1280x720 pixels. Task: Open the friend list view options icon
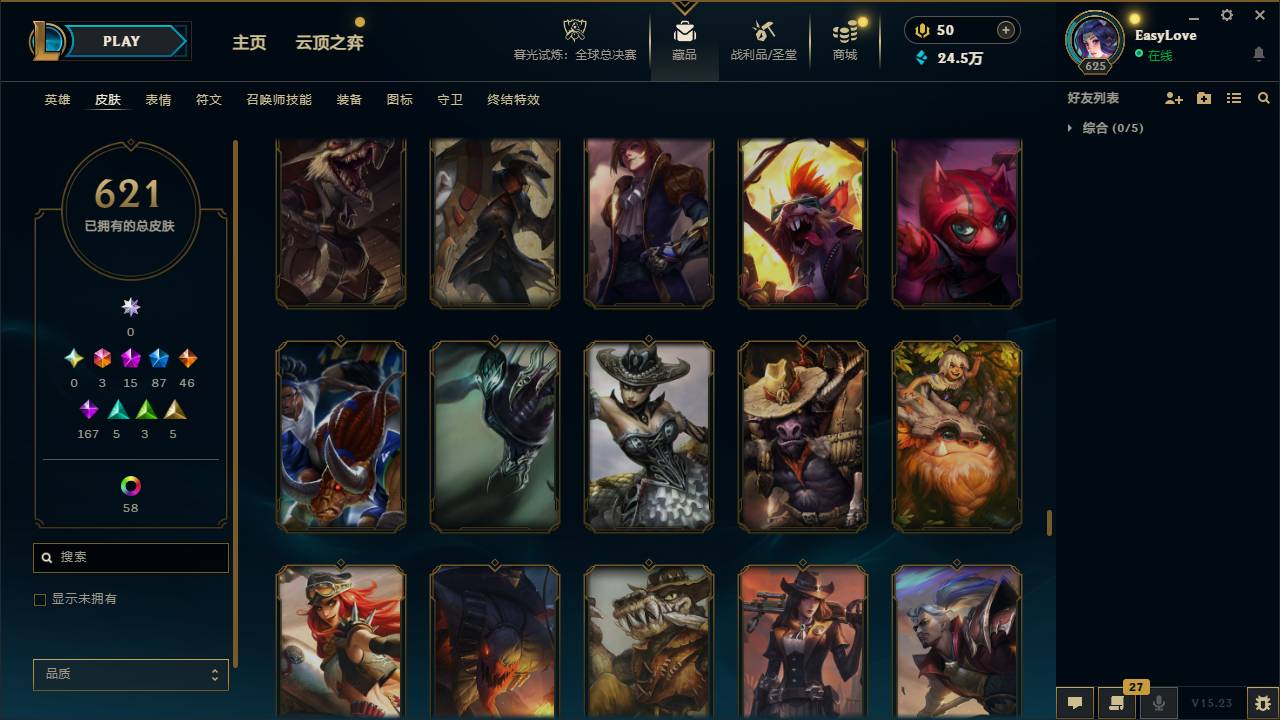coord(1234,97)
